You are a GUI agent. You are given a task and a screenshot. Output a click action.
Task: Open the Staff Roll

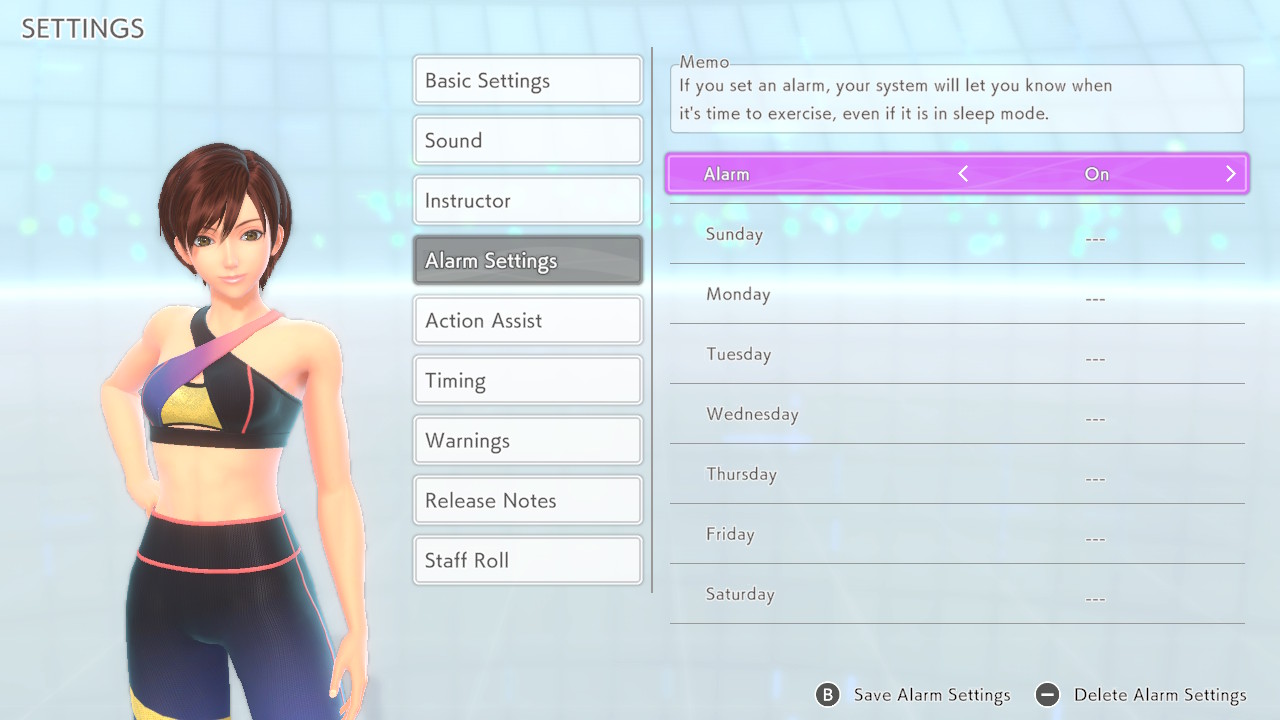[527, 561]
